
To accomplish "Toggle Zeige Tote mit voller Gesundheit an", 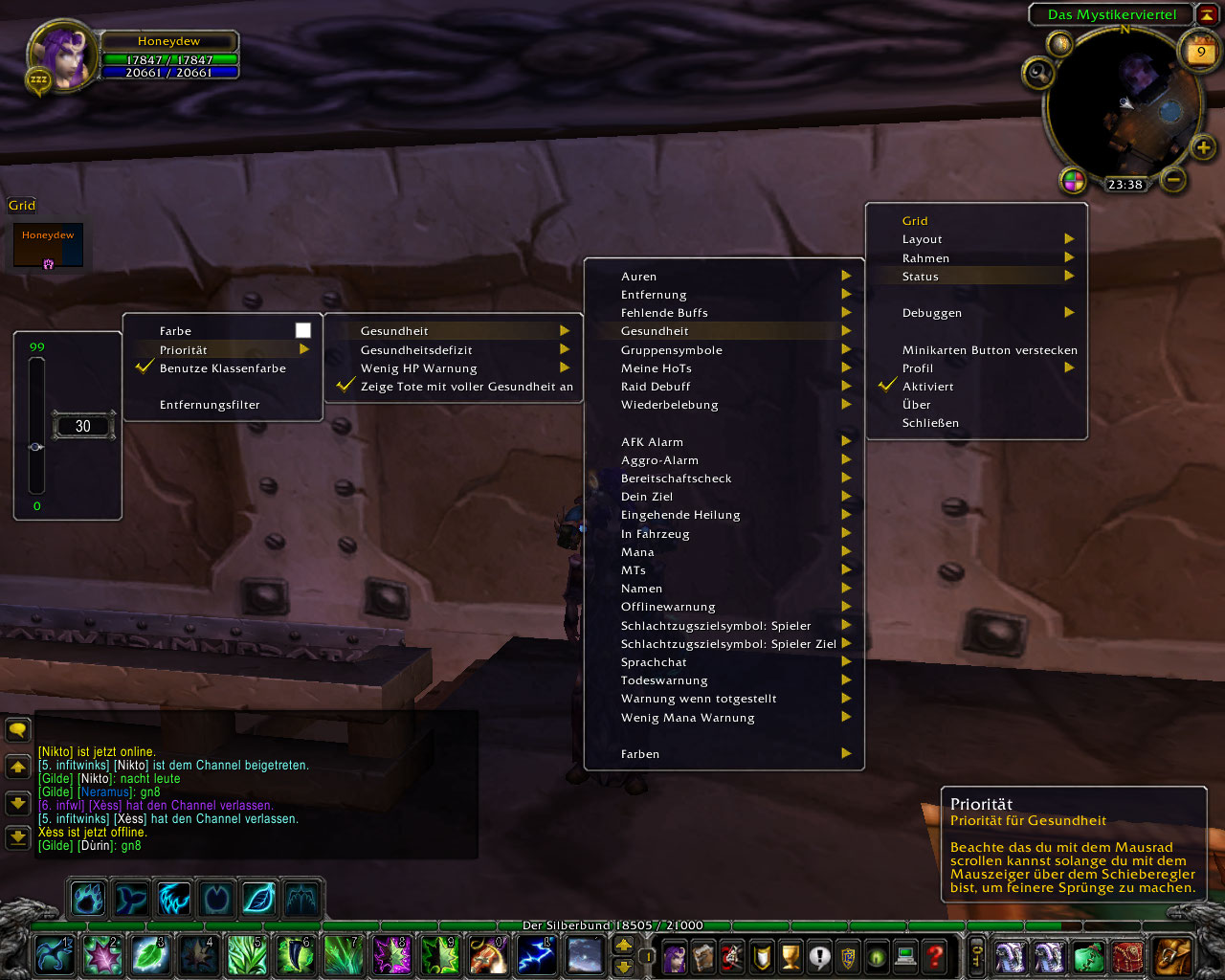I will pyautogui.click(x=466, y=387).
